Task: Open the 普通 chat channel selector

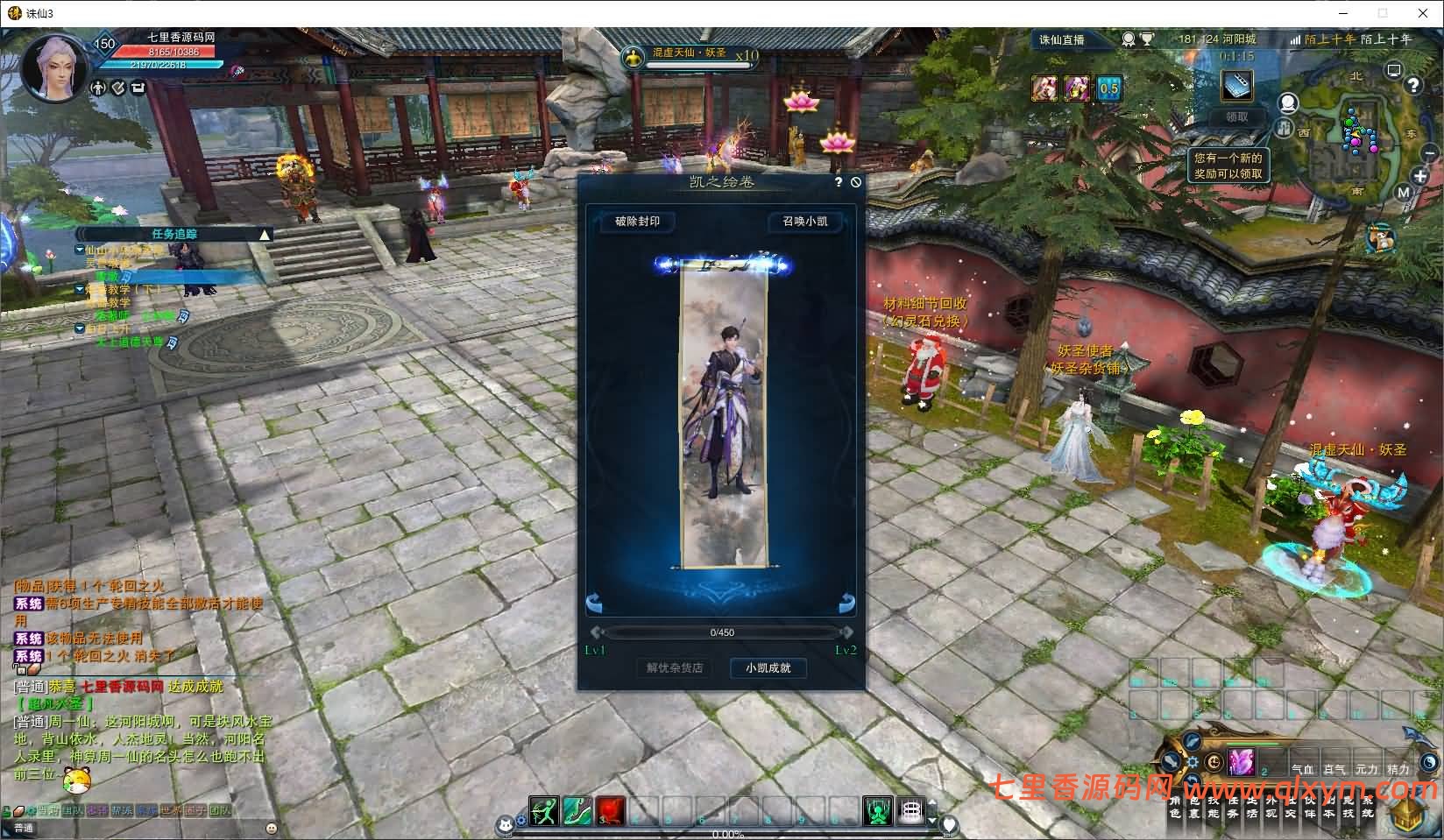Action: (25, 828)
